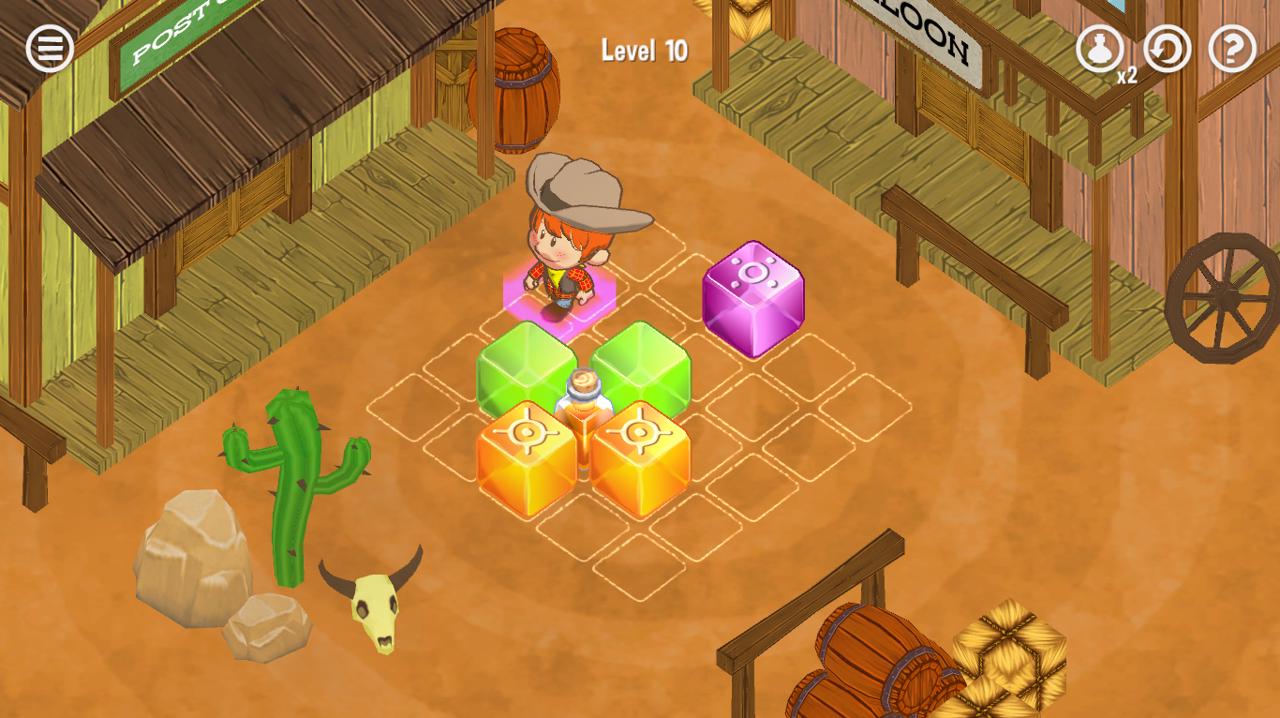This screenshot has height=718, width=1280.
Task: Use the potion item button
Action: click(x=1099, y=48)
